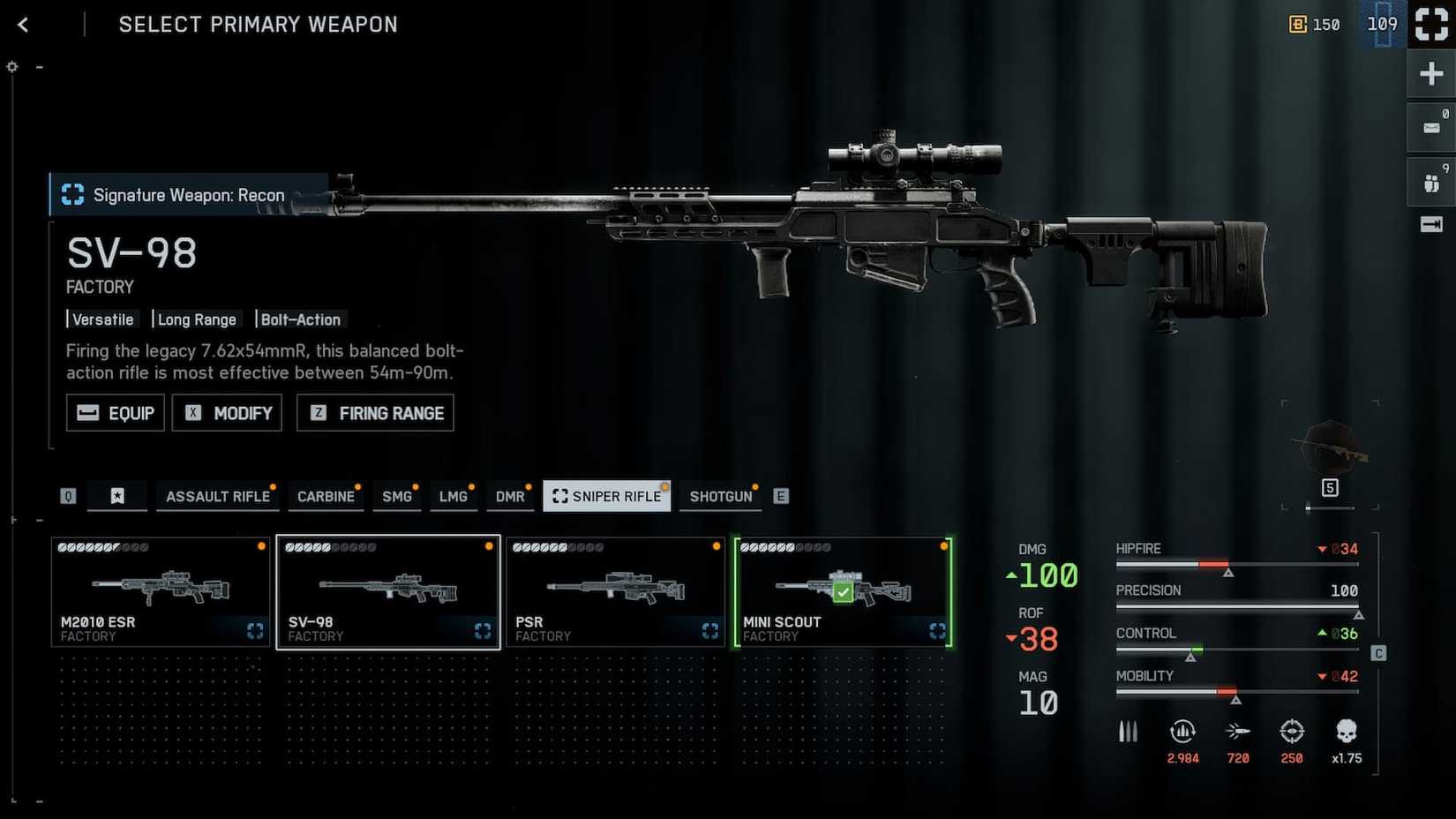Open the DMG stat change indicator

click(1011, 575)
